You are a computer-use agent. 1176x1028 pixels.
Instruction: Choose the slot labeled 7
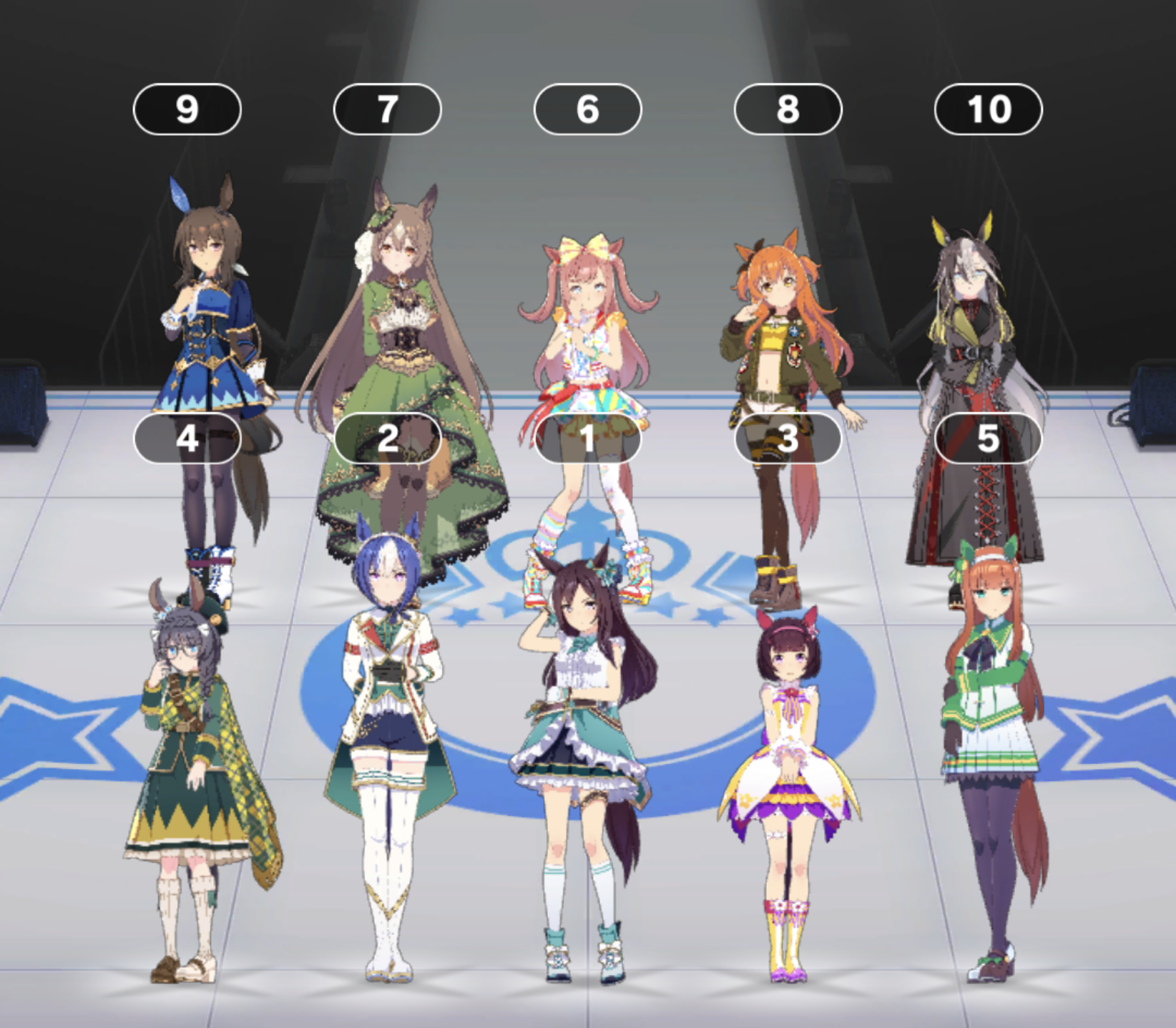click(387, 109)
